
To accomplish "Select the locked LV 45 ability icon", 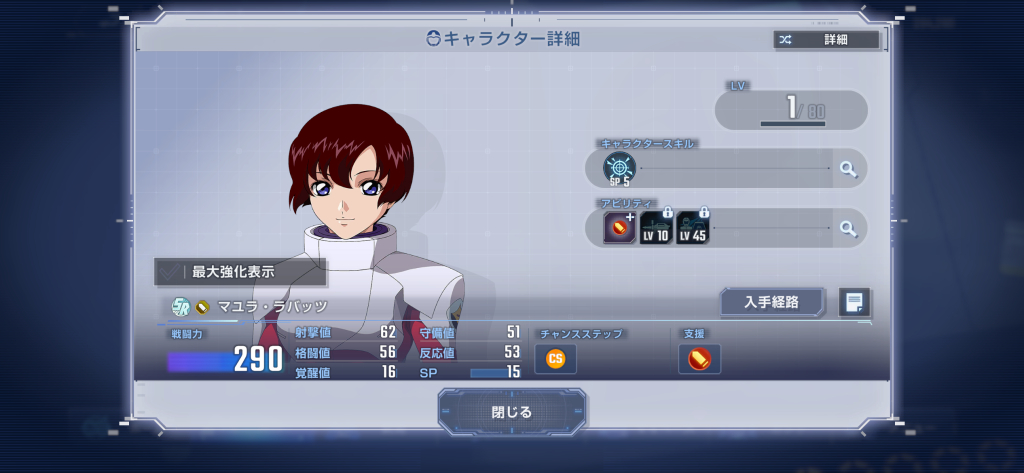I will tap(692, 229).
